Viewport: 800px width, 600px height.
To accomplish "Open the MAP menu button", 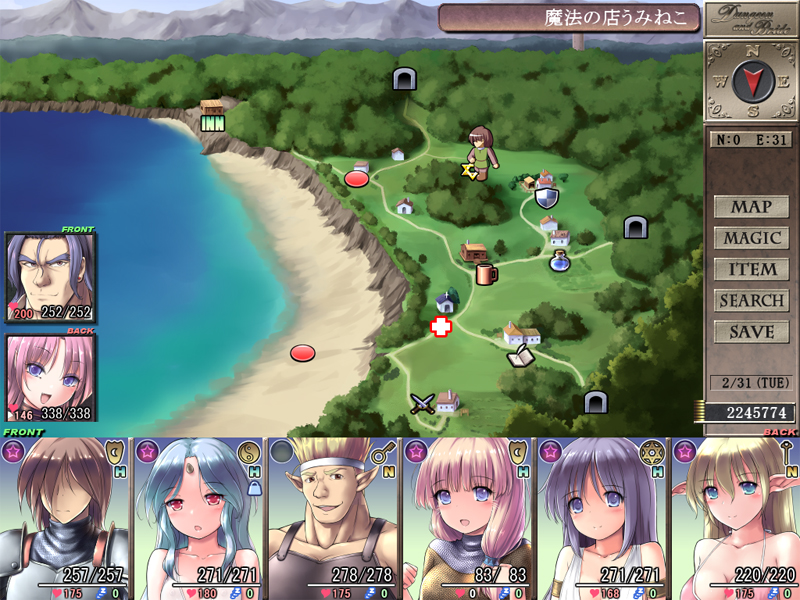I will [x=751, y=207].
